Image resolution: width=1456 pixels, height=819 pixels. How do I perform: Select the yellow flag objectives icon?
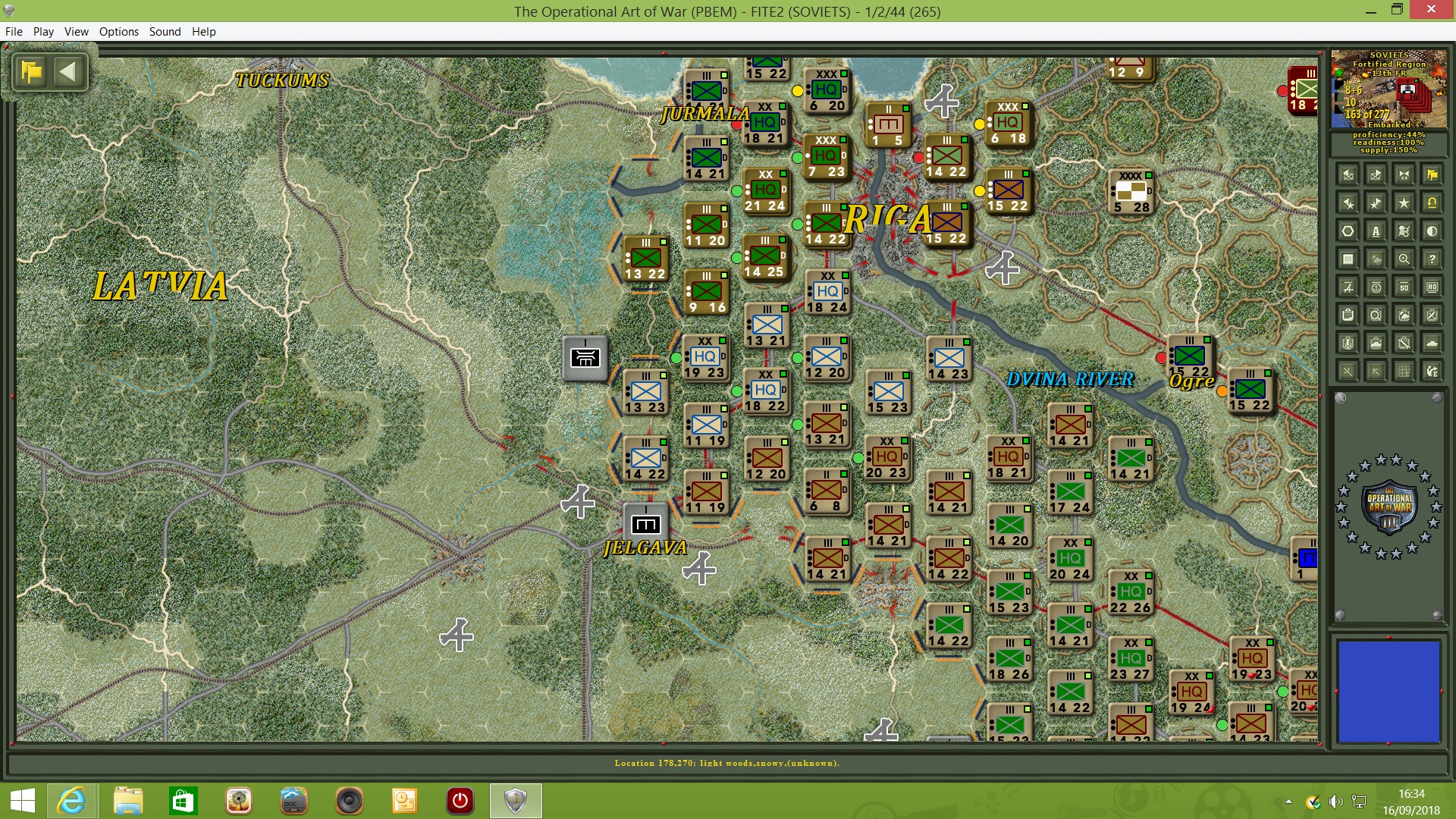coord(1431,176)
